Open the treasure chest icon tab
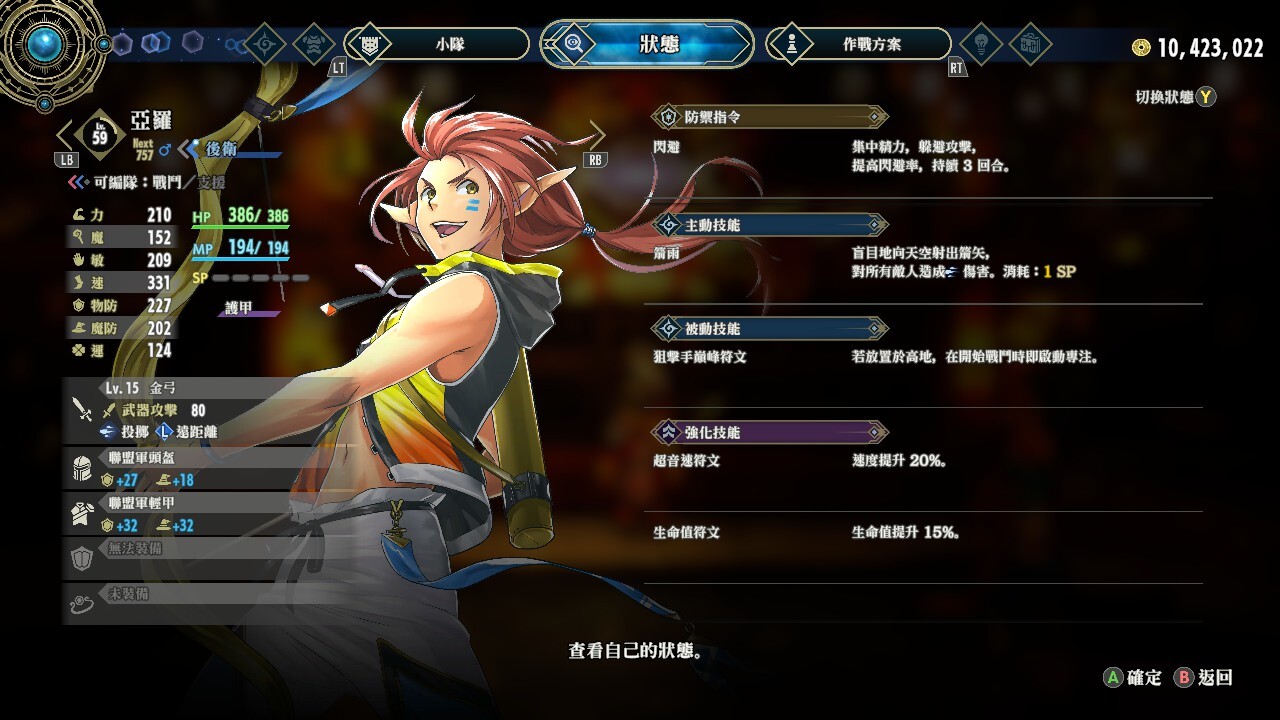1280x720 pixels. point(1029,44)
